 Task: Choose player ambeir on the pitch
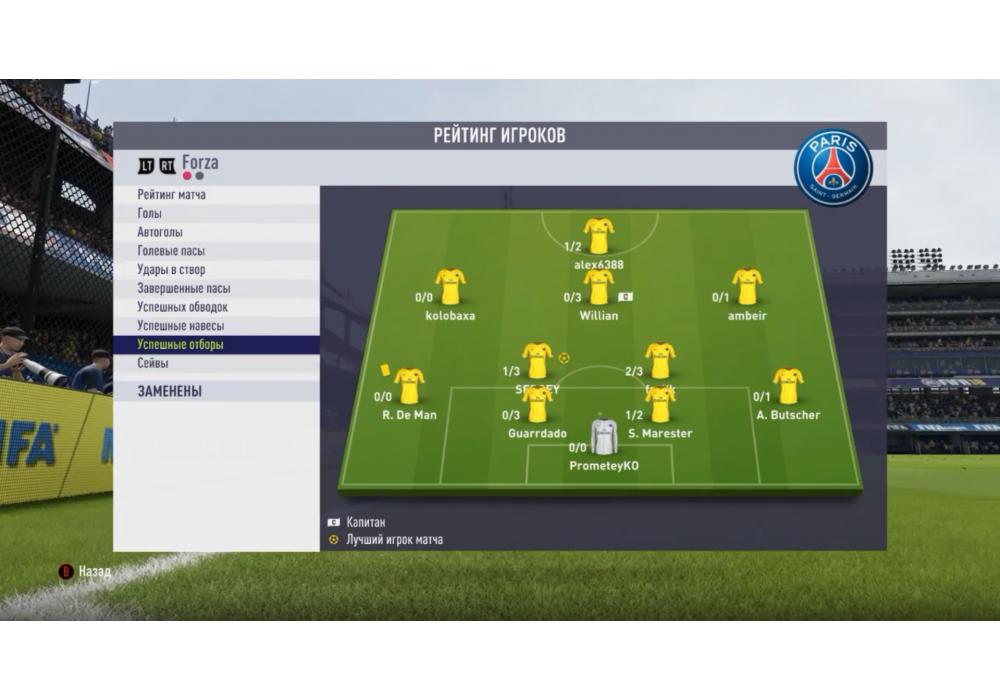click(747, 288)
